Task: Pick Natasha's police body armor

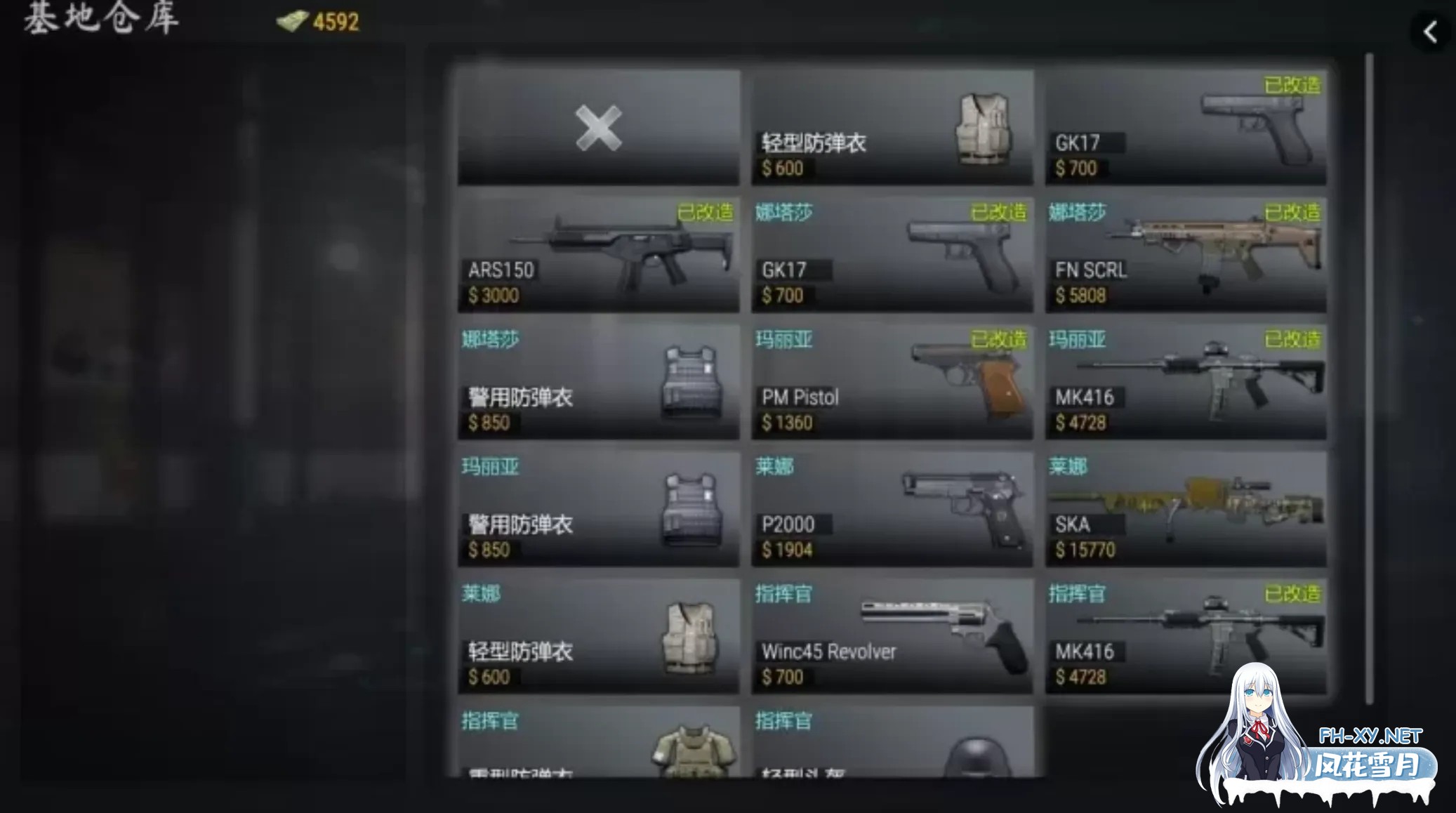Action: [598, 383]
